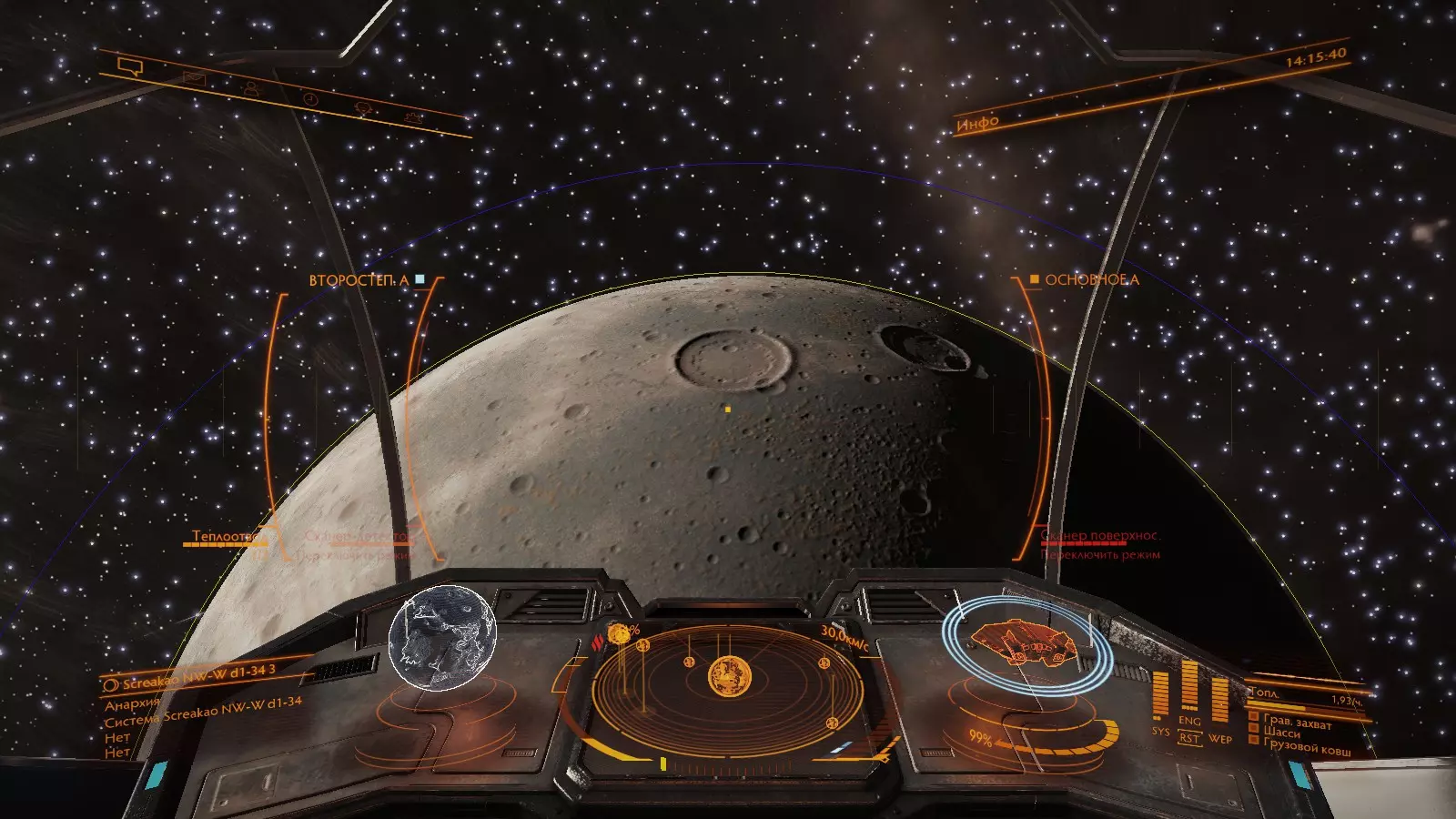Screen dimensions: 1456x819
Task: Select the ОСНОВНОЕ A fire group label
Action: click(x=1091, y=280)
